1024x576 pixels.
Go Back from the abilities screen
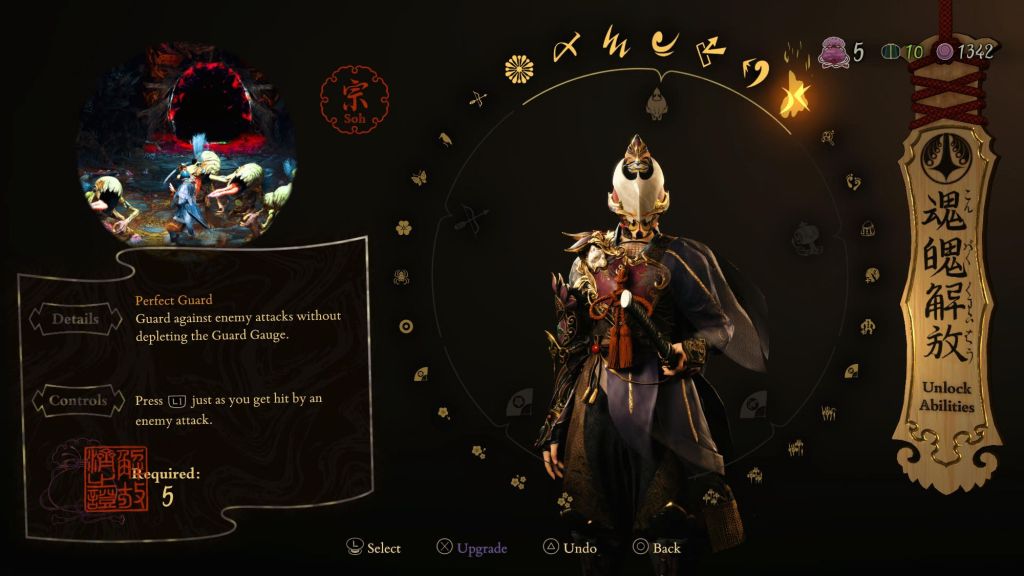pos(657,547)
